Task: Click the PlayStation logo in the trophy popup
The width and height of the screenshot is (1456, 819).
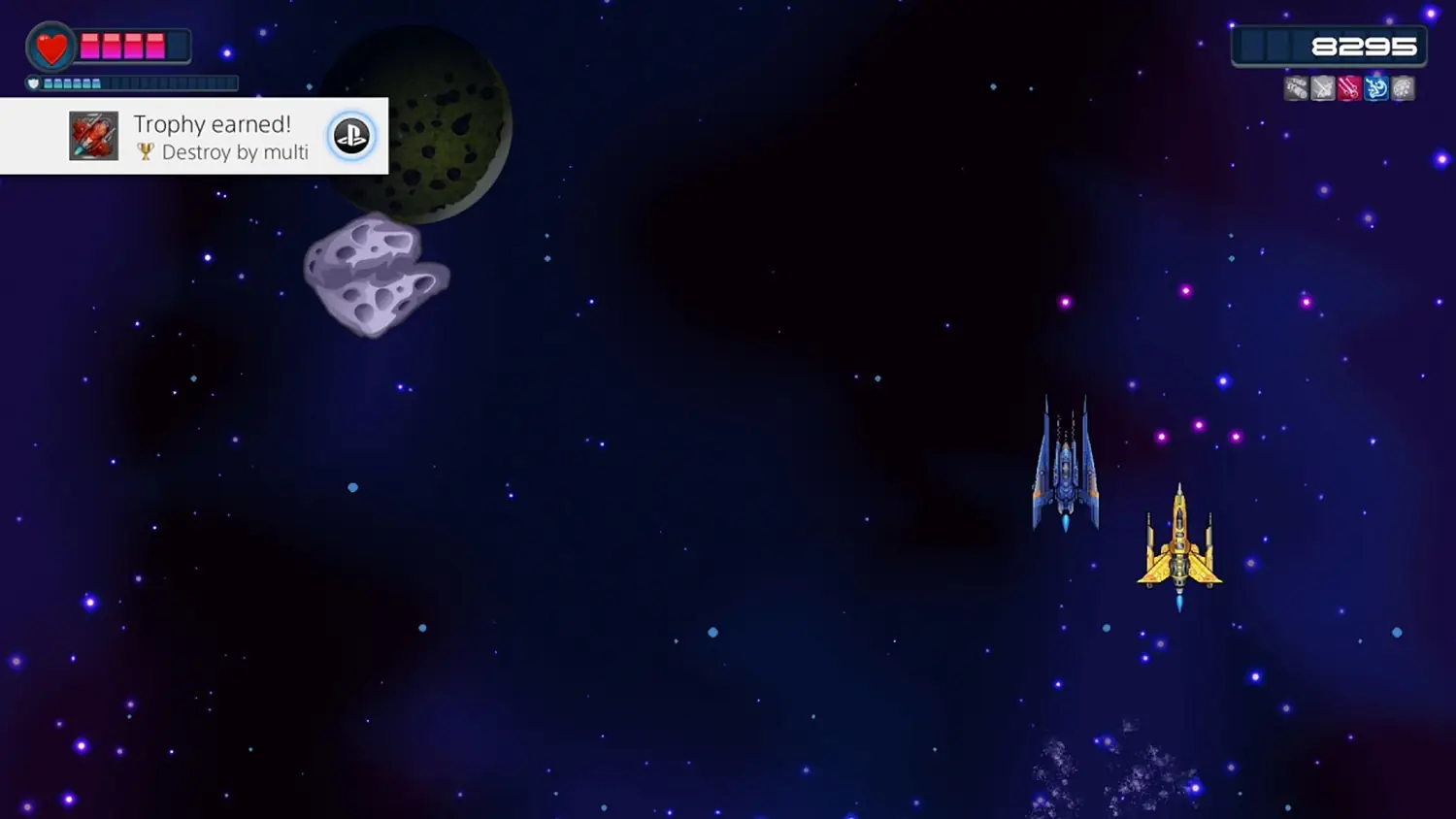Action: [x=351, y=136]
